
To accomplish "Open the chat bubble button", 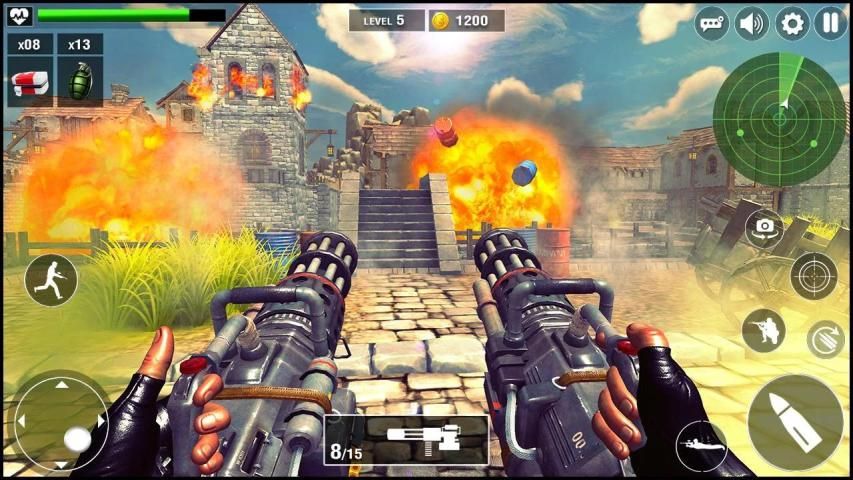I will pos(712,23).
